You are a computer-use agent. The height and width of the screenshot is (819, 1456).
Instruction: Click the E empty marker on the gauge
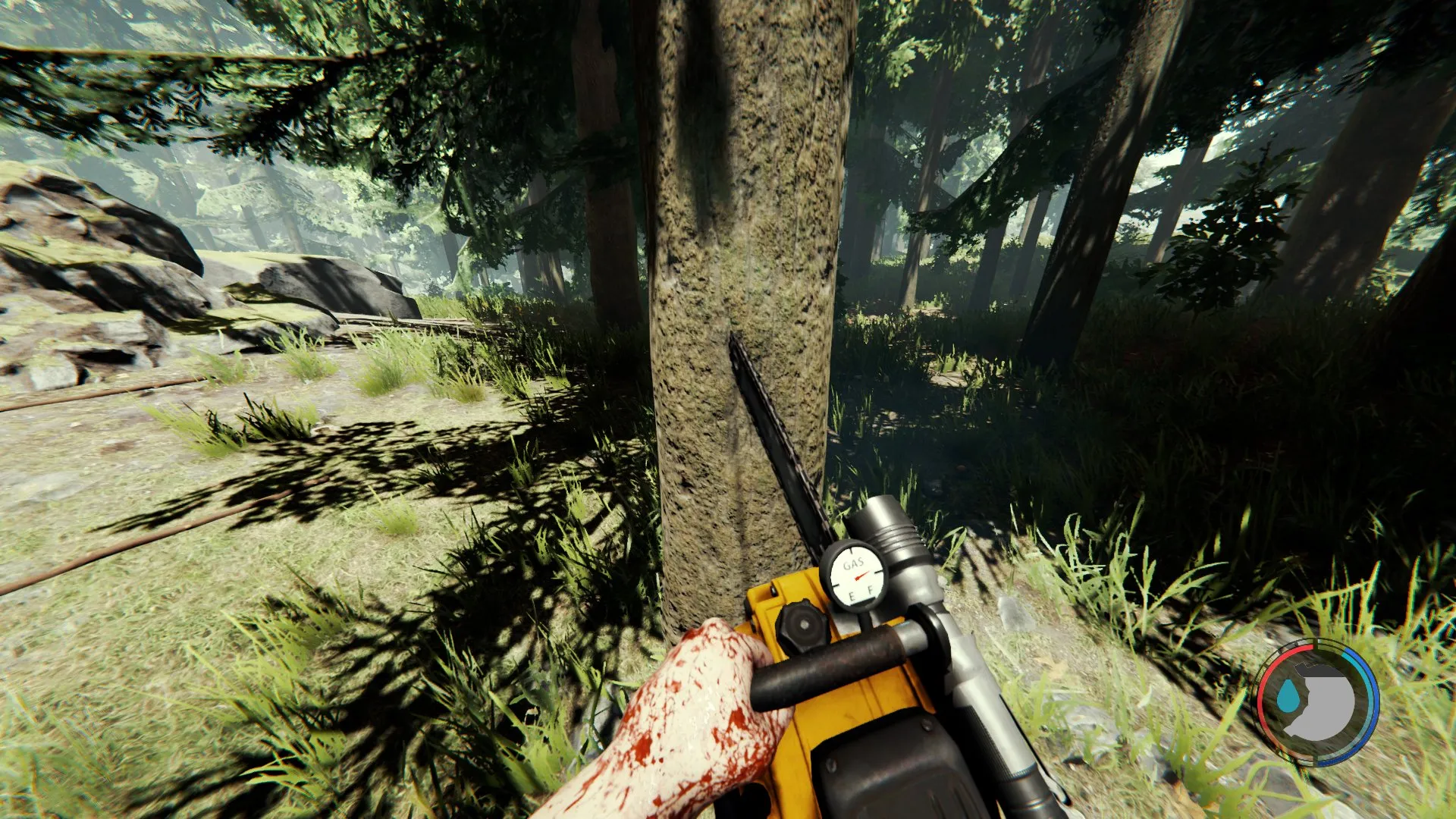851,595
